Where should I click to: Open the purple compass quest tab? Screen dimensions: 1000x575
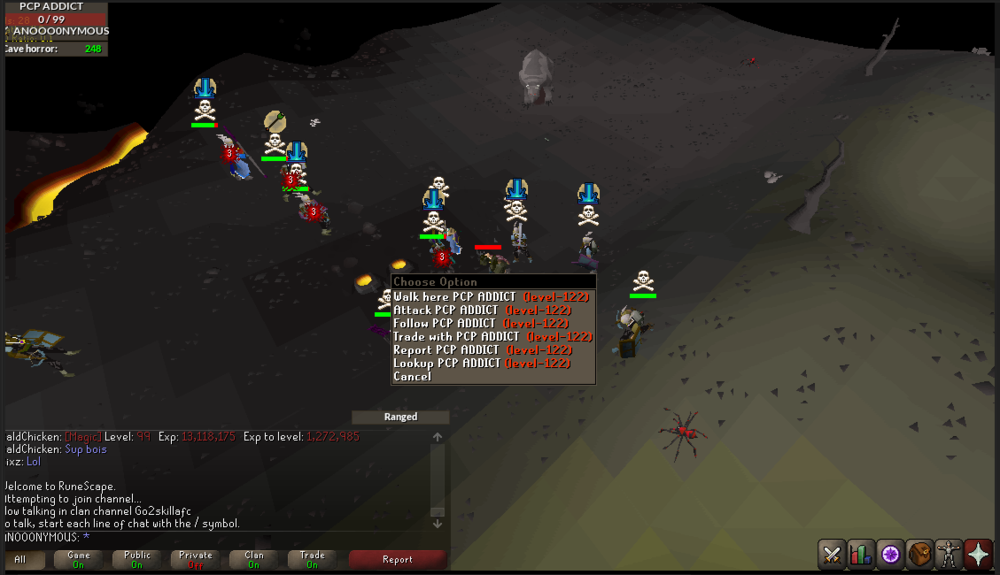(x=890, y=553)
